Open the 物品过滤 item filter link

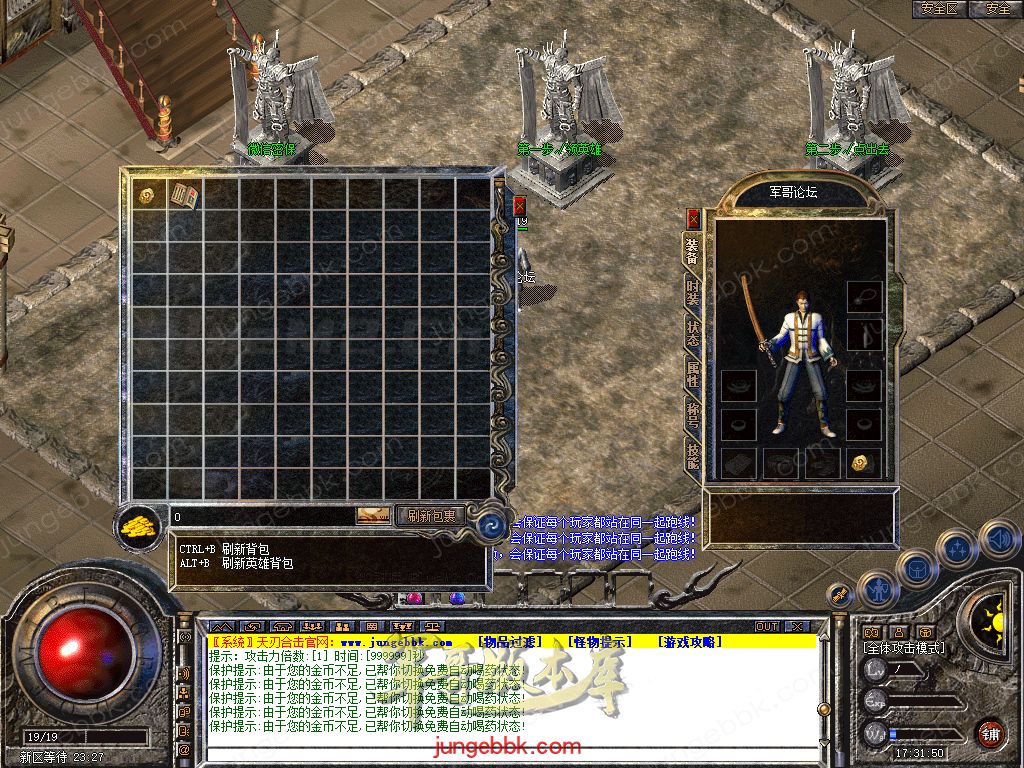pos(508,641)
